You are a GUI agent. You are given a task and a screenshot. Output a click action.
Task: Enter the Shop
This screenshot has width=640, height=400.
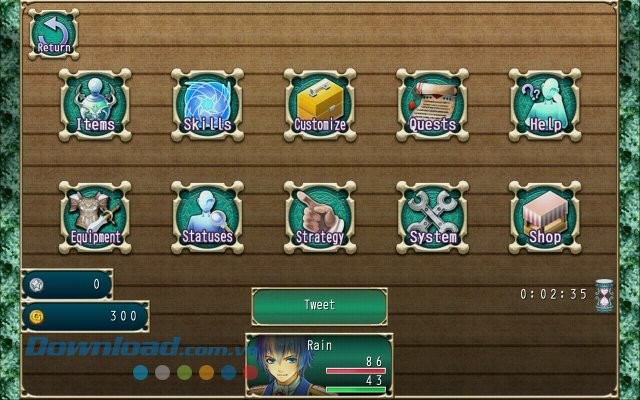545,217
